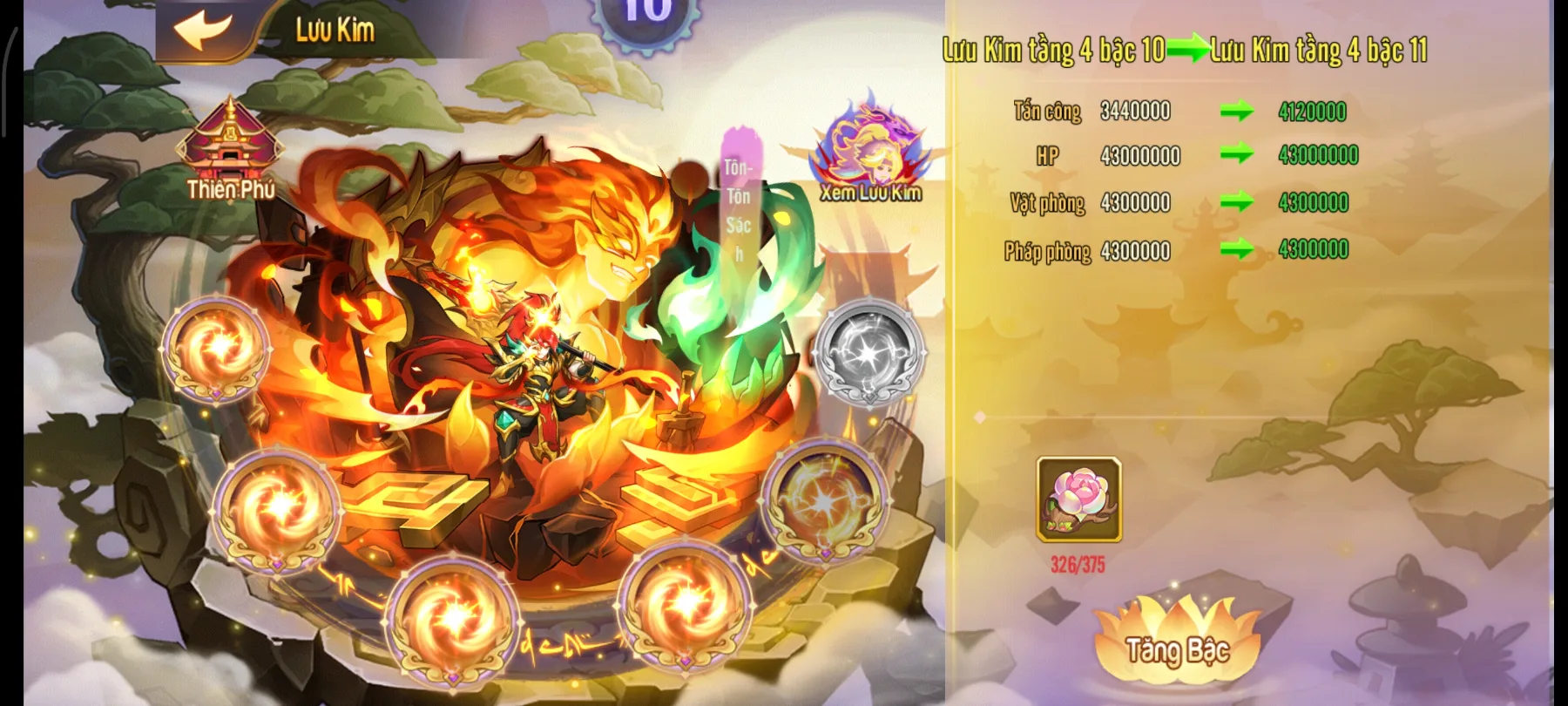Switch to the Lưu Kim header tab

click(x=334, y=27)
